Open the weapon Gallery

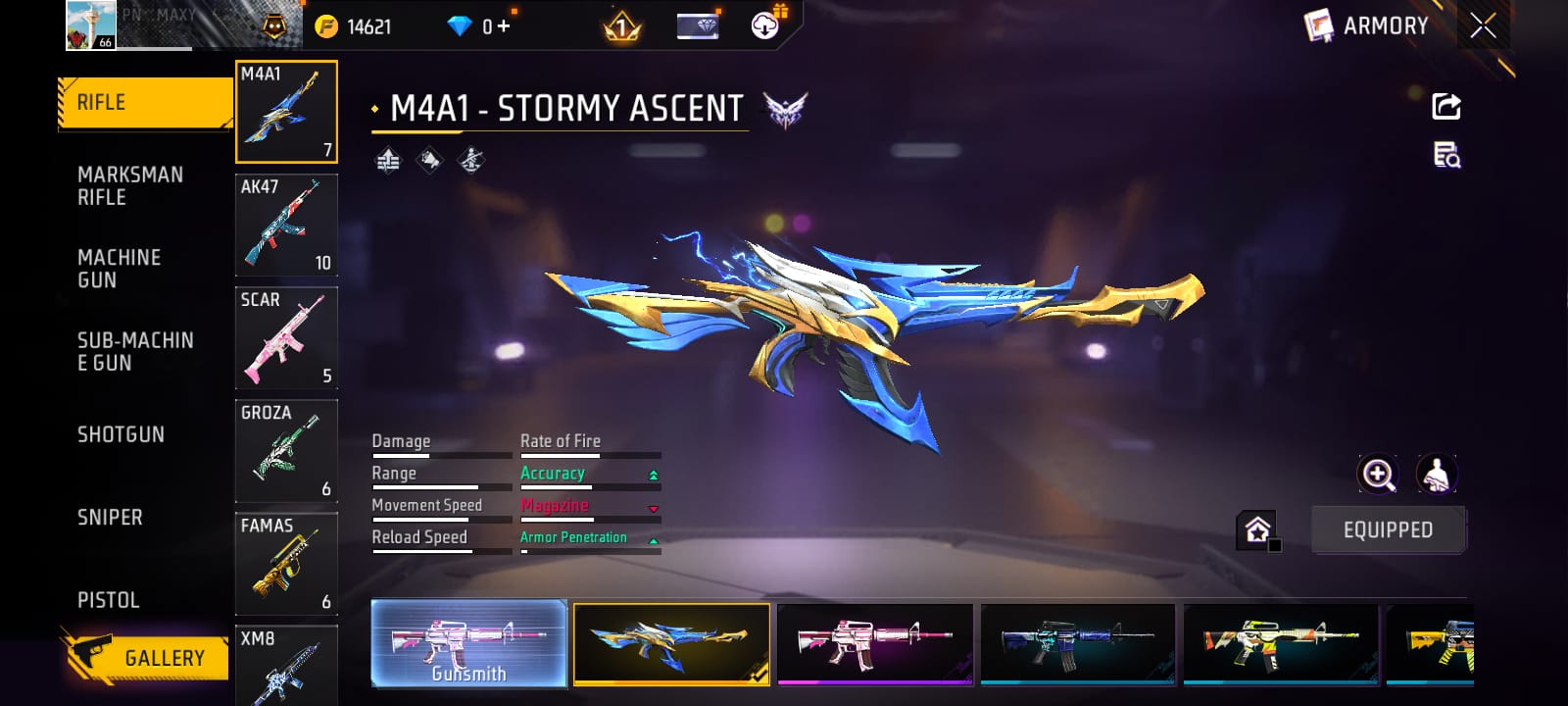pyautogui.click(x=147, y=657)
